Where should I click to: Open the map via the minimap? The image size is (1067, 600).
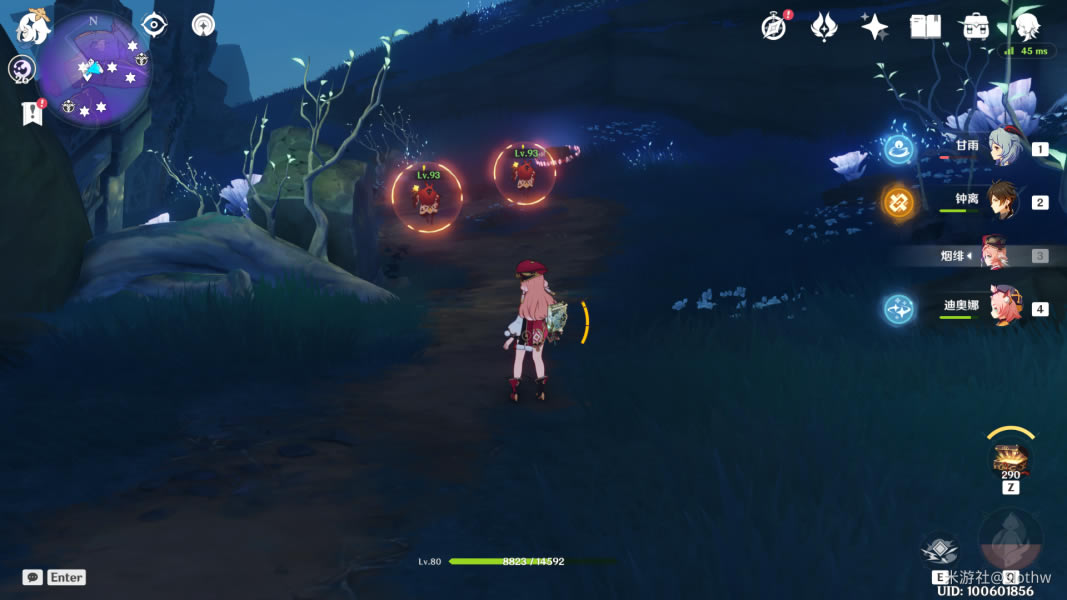94,68
